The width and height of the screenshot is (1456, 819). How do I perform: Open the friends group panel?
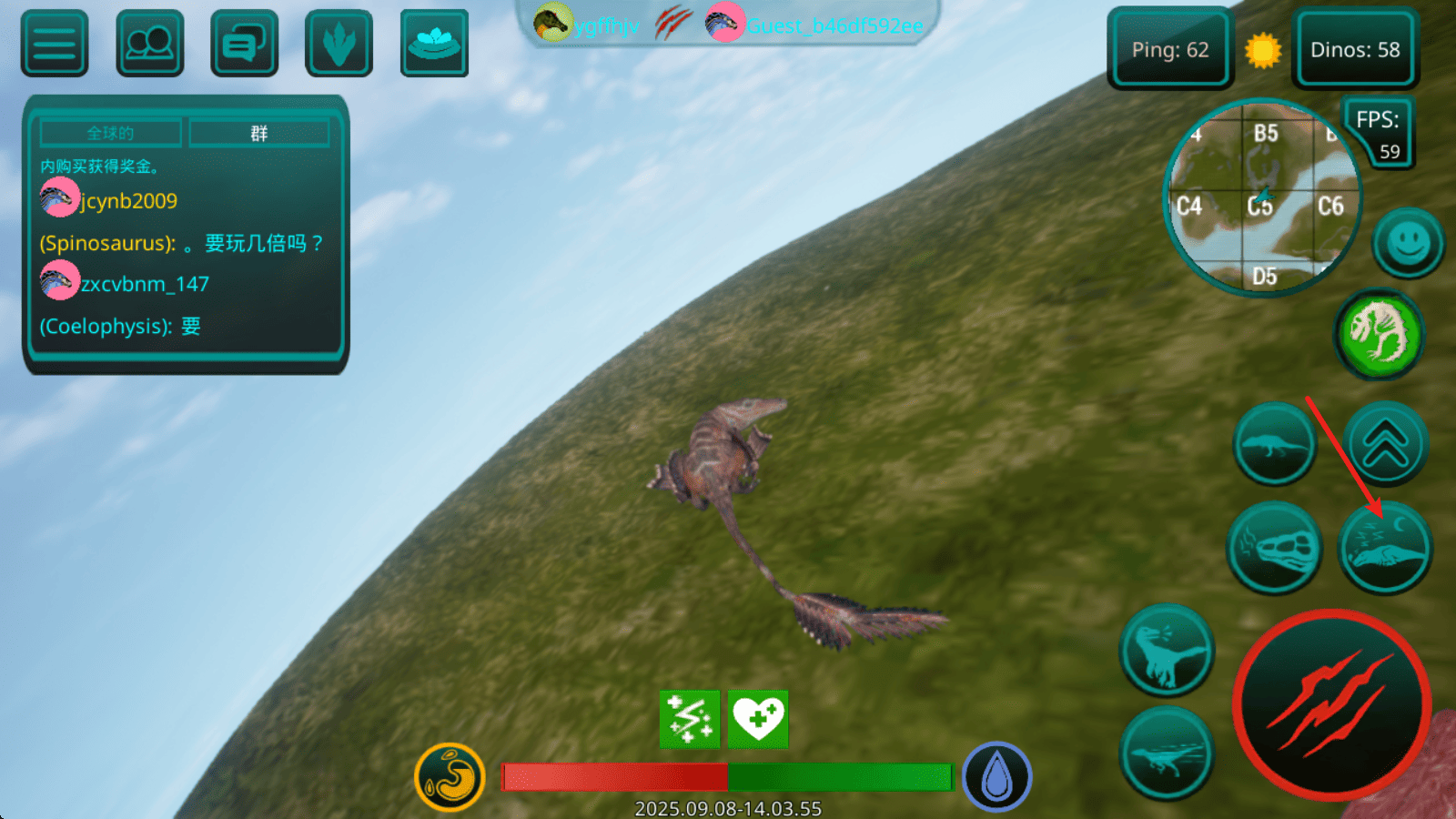(150, 44)
